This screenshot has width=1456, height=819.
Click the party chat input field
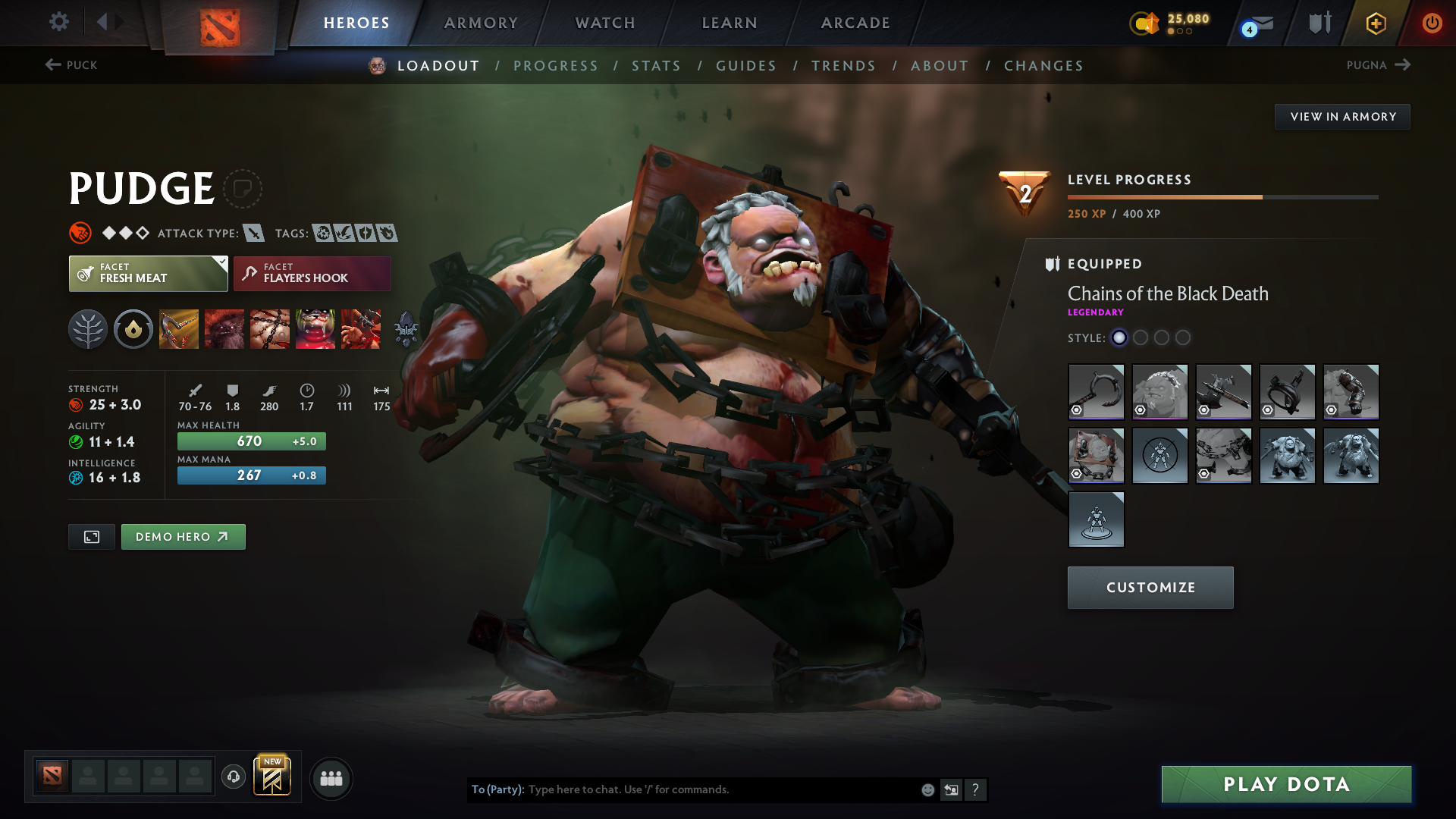pyautogui.click(x=720, y=789)
